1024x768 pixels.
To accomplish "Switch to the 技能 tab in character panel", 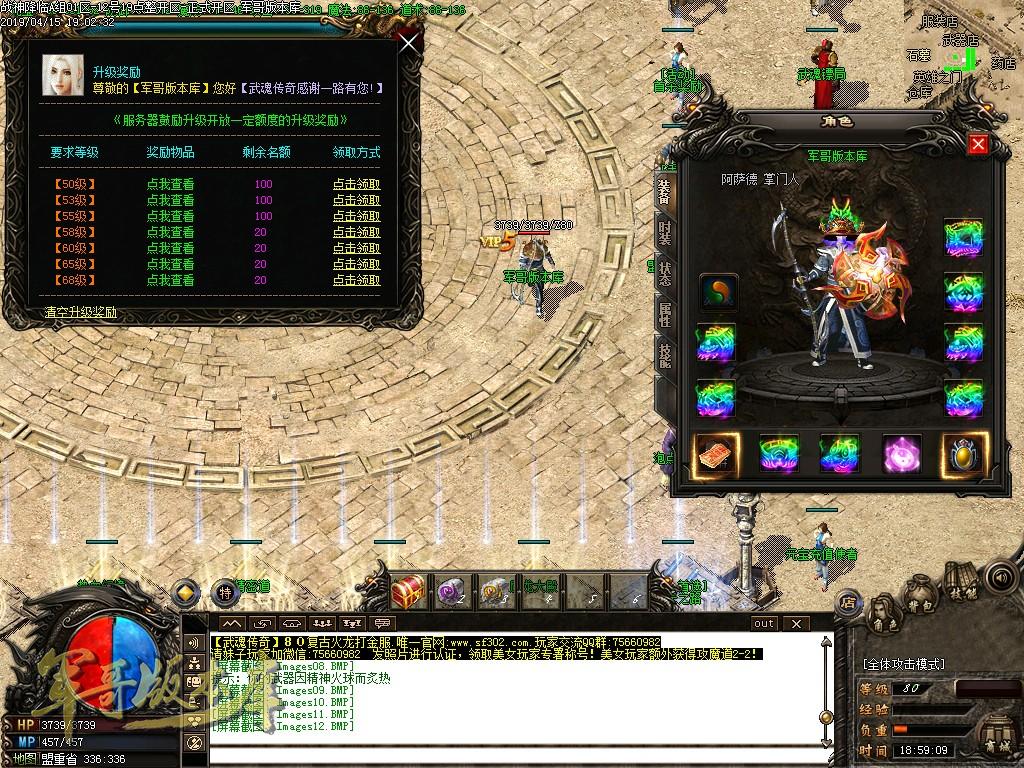I will click(x=664, y=354).
